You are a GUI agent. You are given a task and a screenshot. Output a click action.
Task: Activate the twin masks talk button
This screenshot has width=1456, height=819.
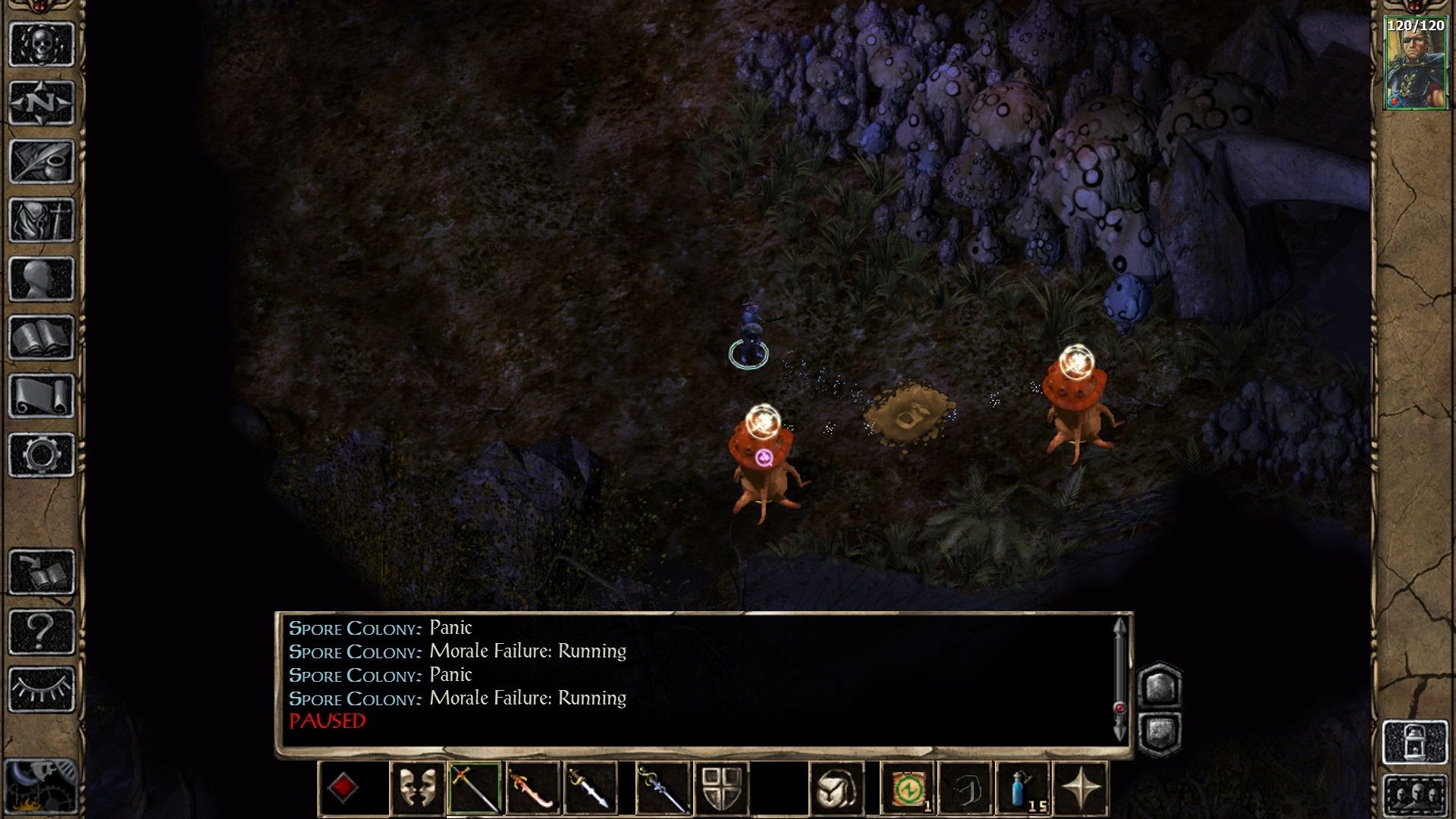(417, 789)
